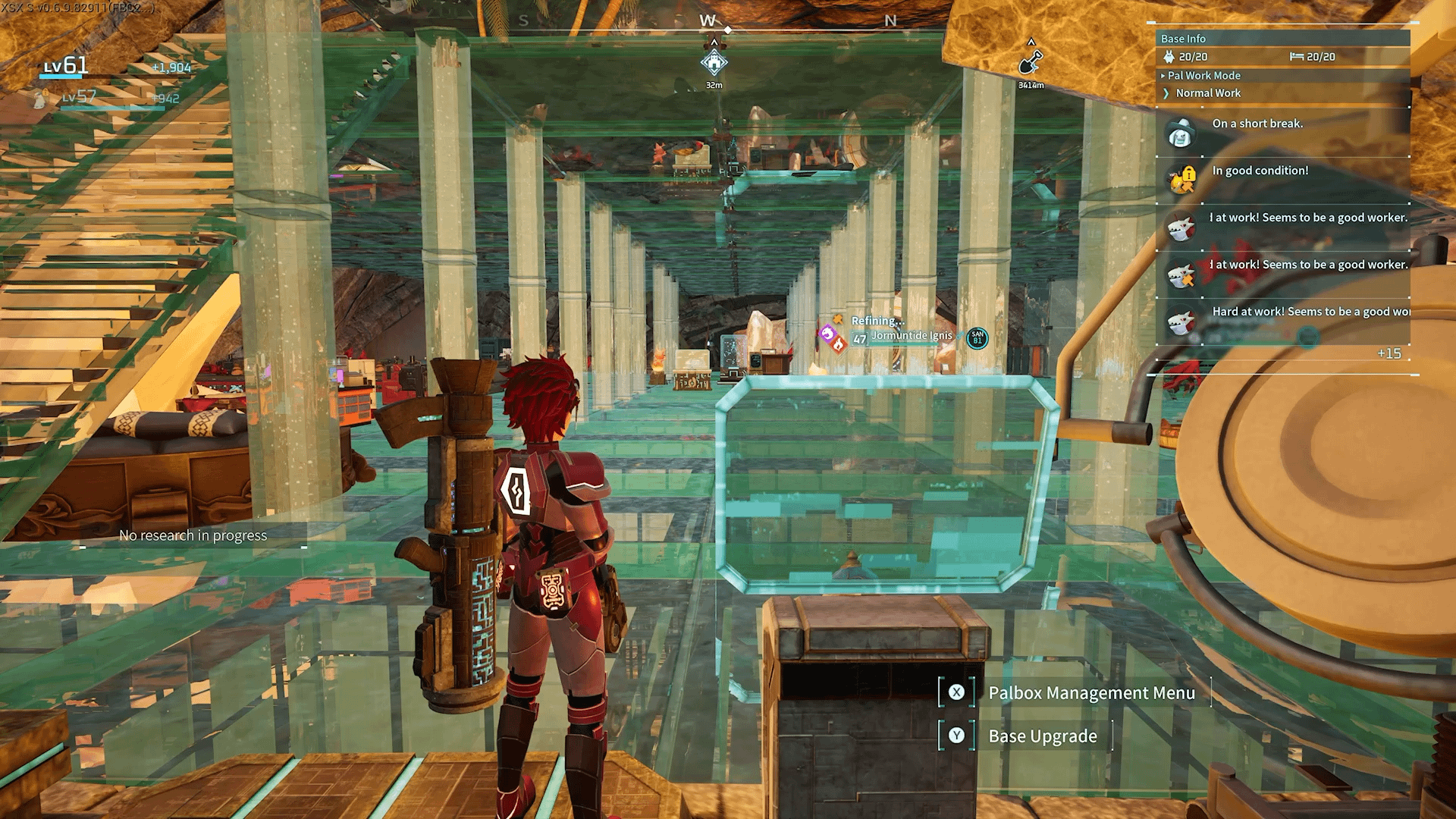The width and height of the screenshot is (1456, 819).
Task: Open the Base Info panel header
Action: 1183,39
